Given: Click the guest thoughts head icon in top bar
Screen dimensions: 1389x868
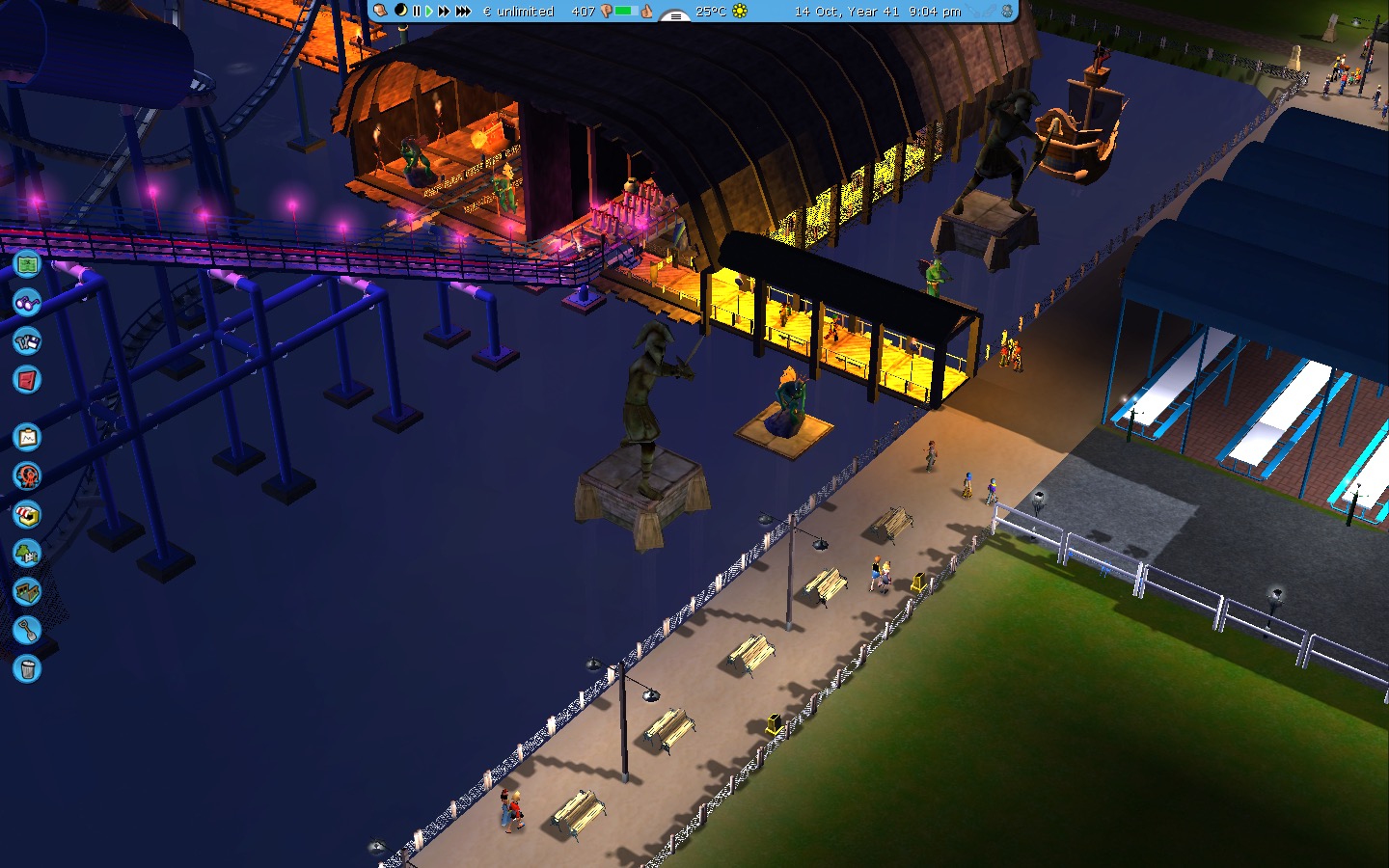Looking at the screenshot, I should 381,11.
